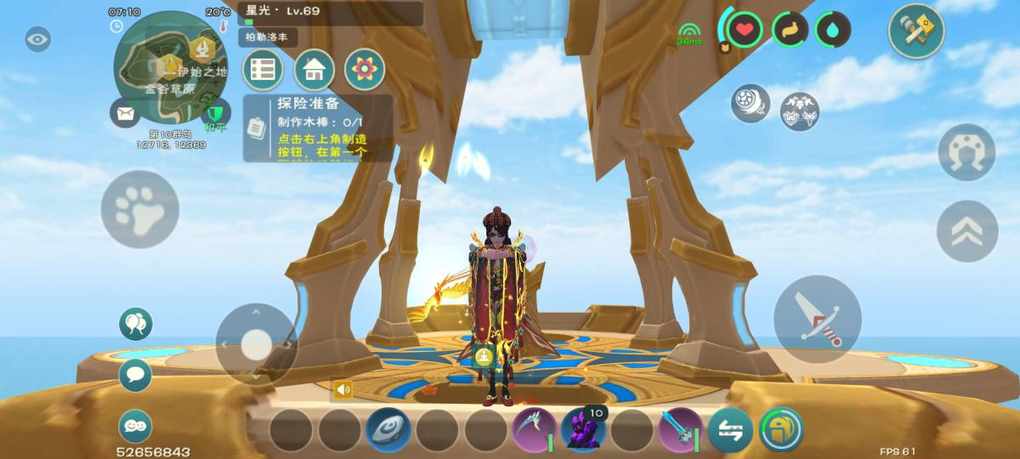Toggle the speaker sound icon
Viewport: 1020px width, 459px height.
point(343,389)
